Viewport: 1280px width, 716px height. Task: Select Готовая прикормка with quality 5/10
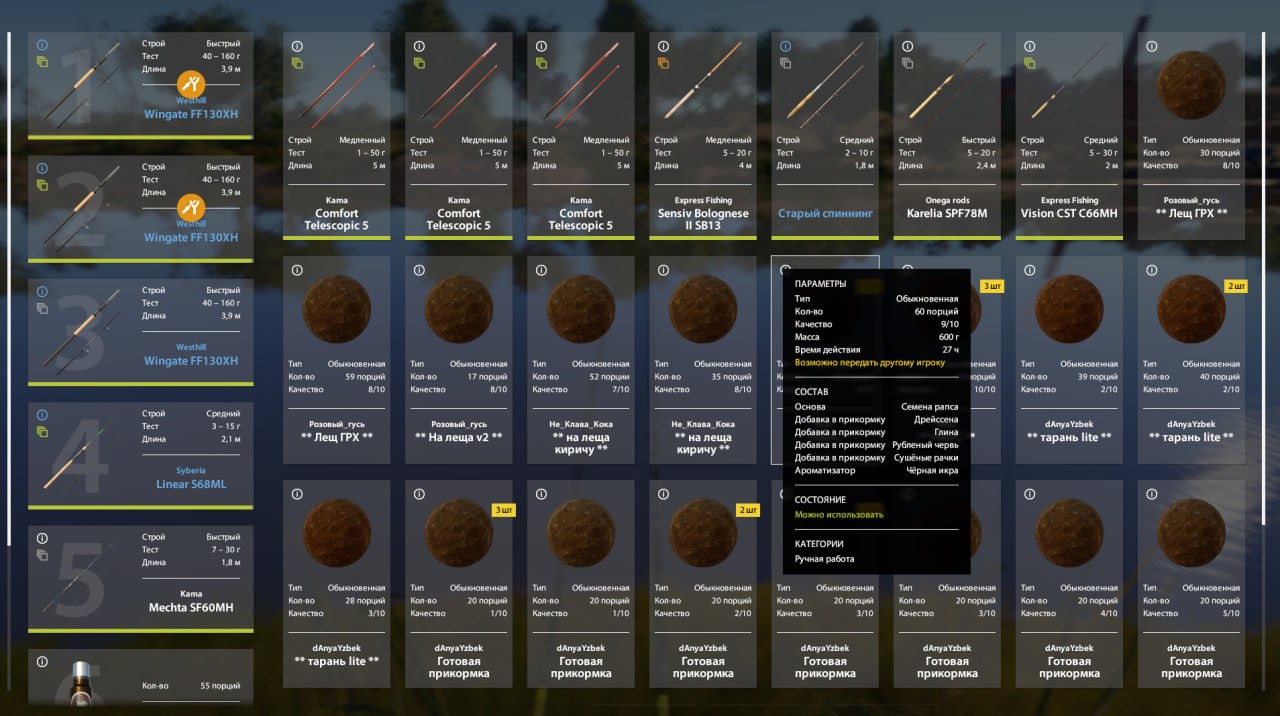coord(1191,583)
